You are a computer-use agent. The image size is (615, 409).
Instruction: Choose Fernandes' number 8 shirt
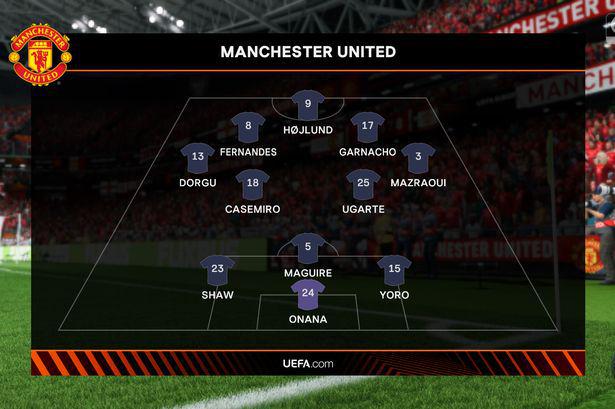(x=248, y=127)
